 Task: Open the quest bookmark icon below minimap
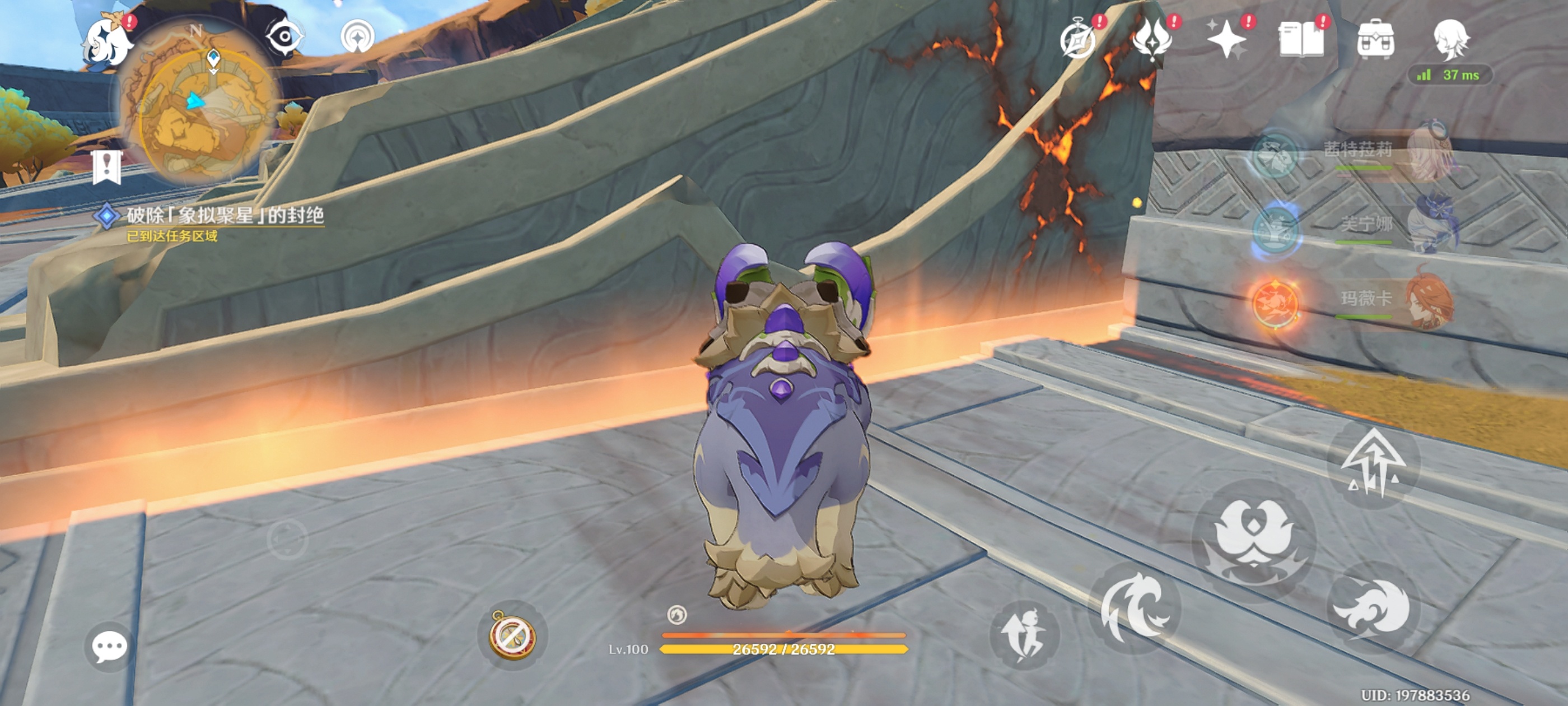coord(107,166)
